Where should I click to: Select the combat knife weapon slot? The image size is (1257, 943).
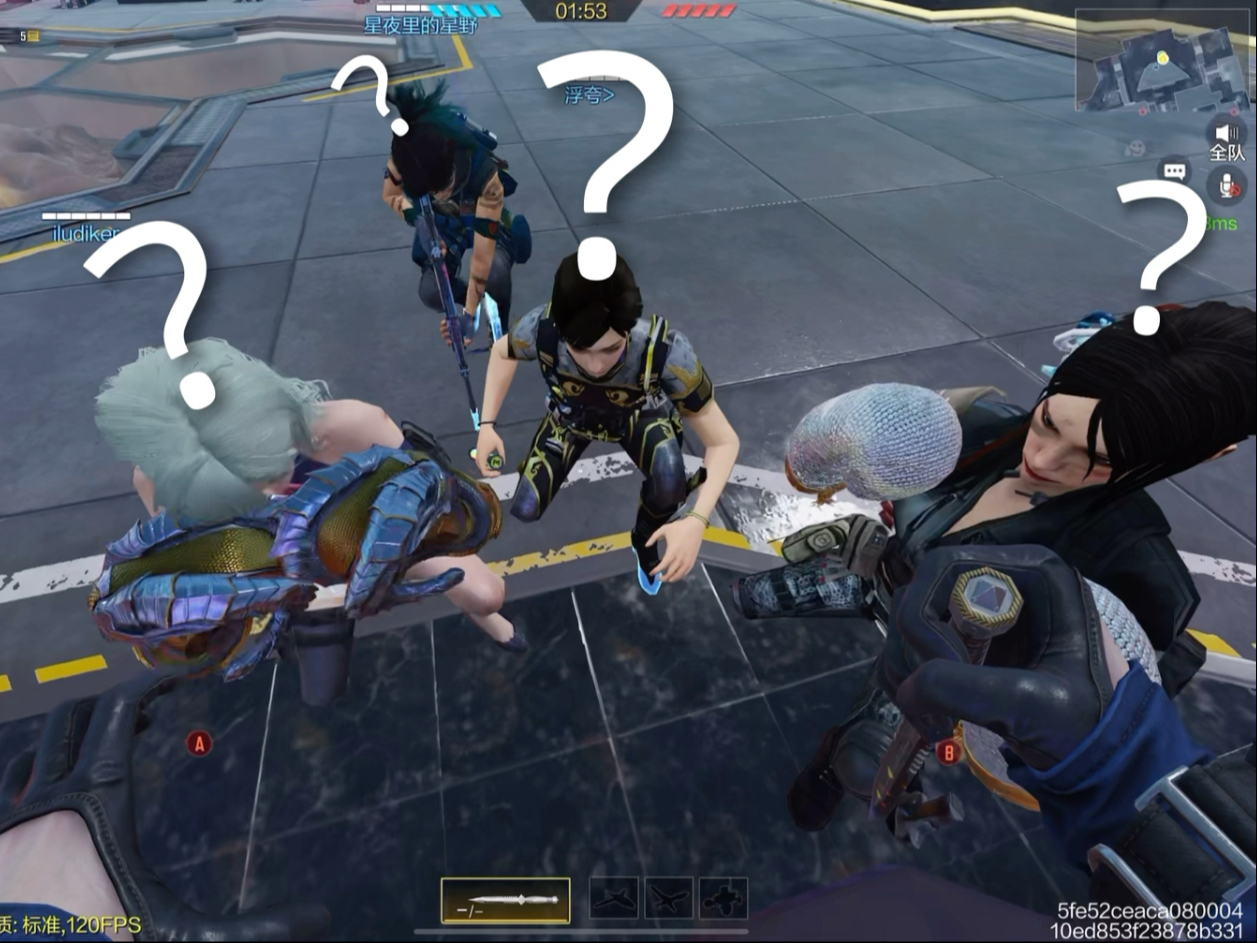[x=506, y=900]
